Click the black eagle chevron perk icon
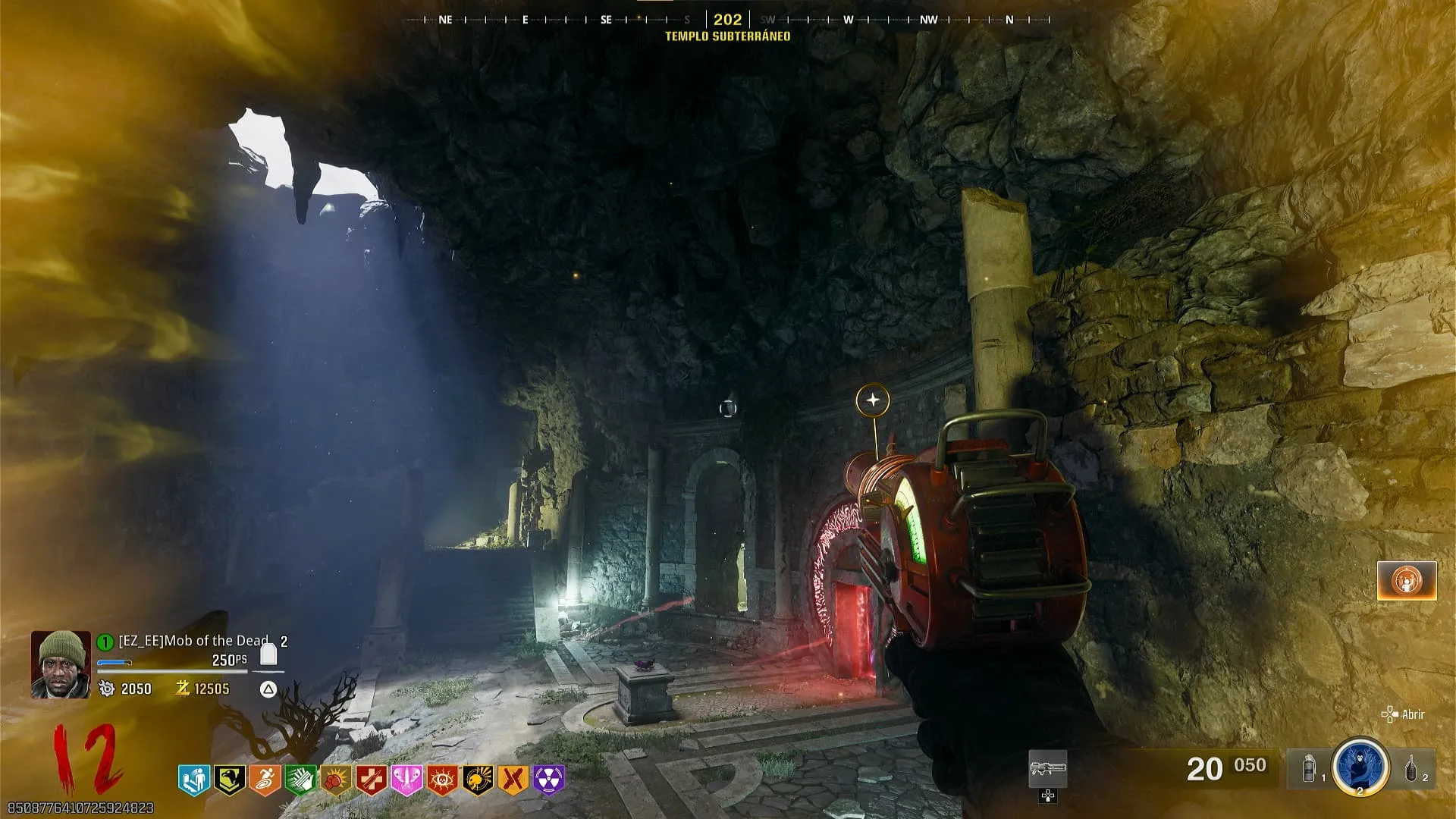This screenshot has height=819, width=1456. click(x=229, y=780)
